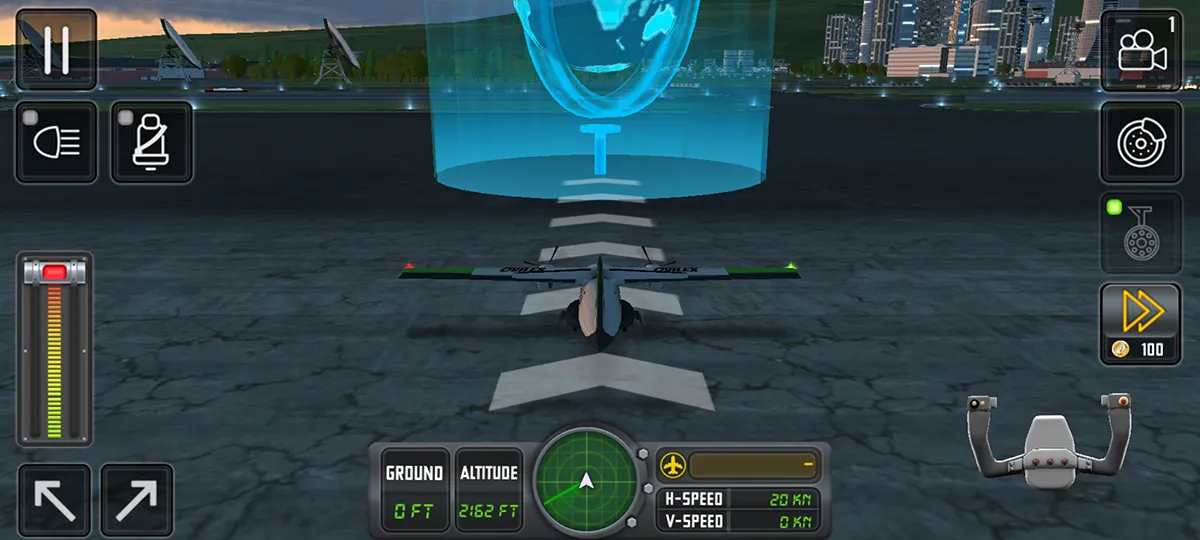Click the green radar minimap
The width and height of the screenshot is (1200, 540).
coord(586,480)
